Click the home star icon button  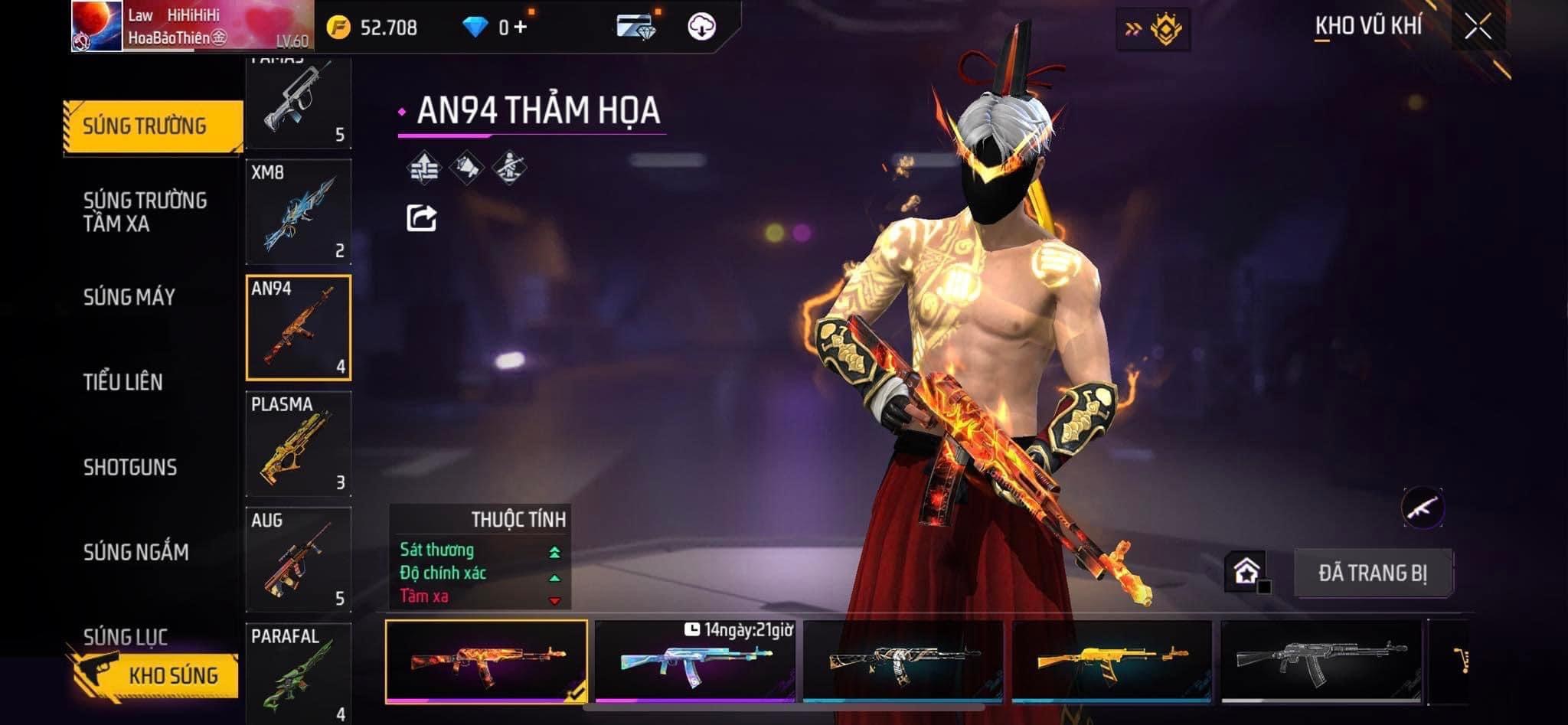[1246, 572]
